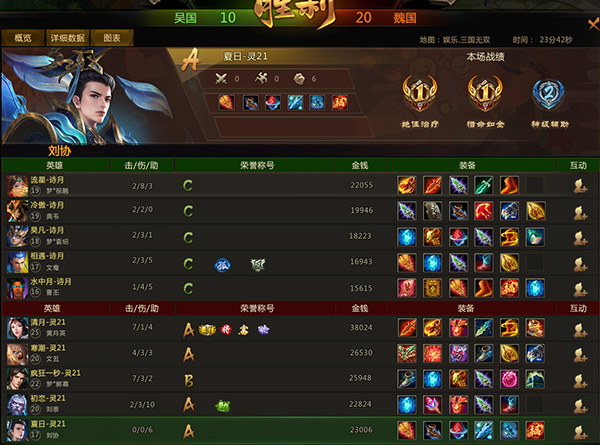Open the 详细数据 detailed data tab
This screenshot has height=445, width=600.
68,38
